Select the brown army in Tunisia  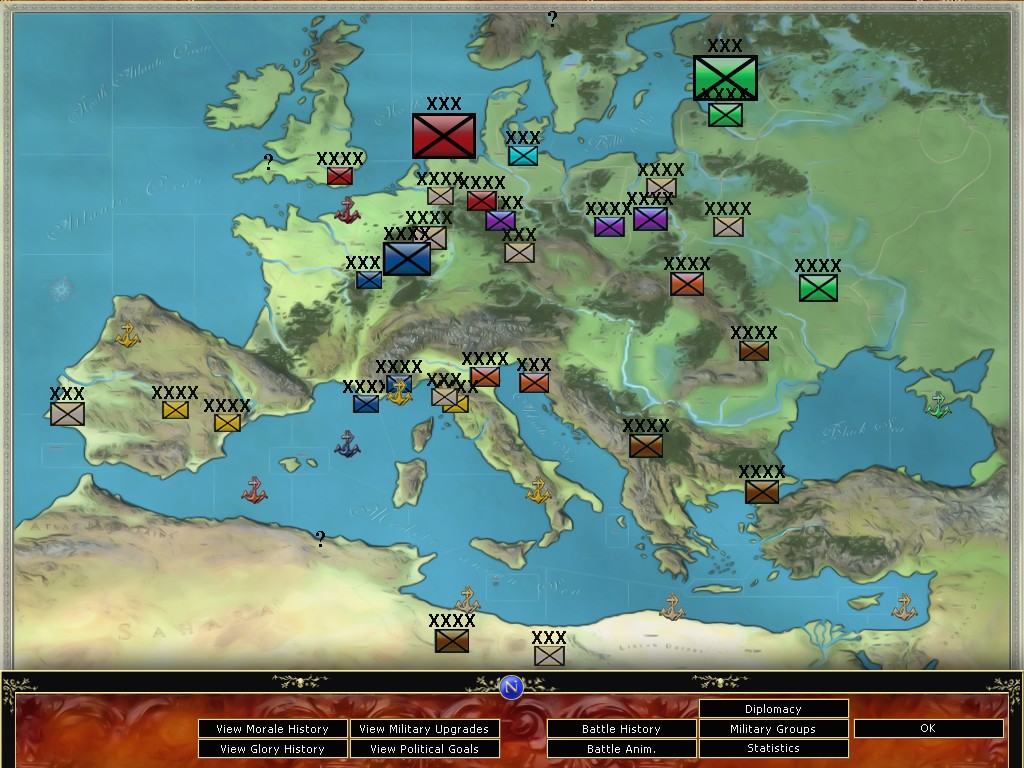coord(452,641)
